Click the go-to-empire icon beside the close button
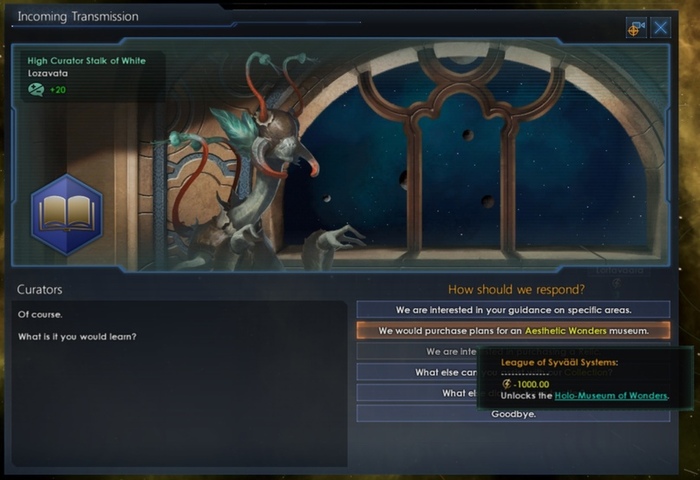 [x=636, y=27]
